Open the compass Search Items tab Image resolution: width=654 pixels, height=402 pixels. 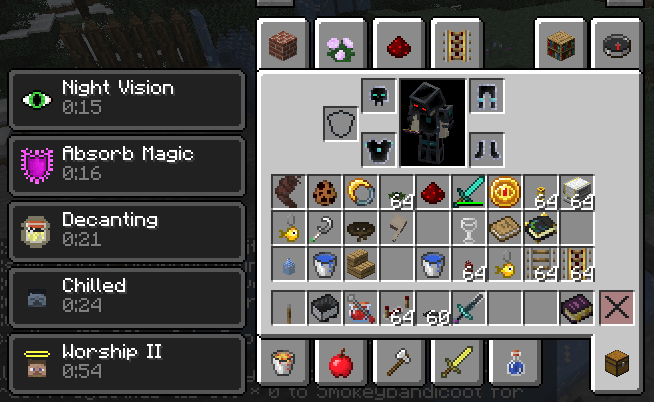(616, 44)
